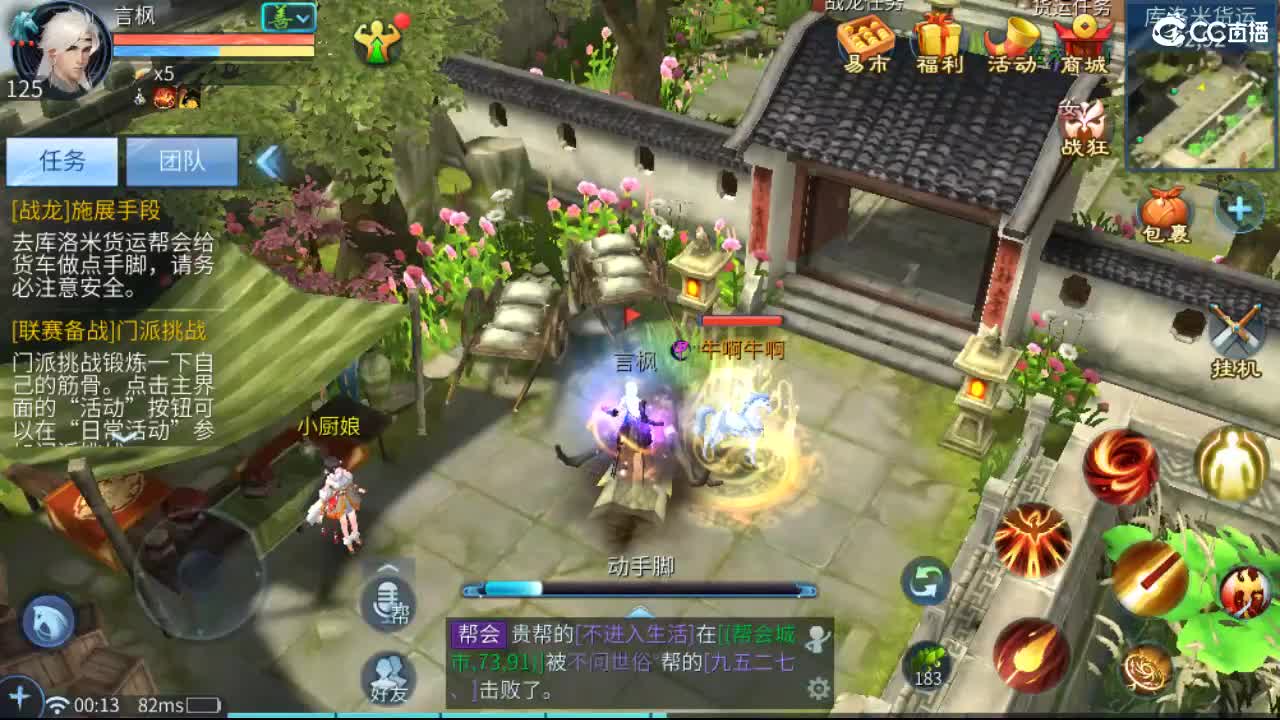Switch to the 团队 team tab

pos(182,160)
